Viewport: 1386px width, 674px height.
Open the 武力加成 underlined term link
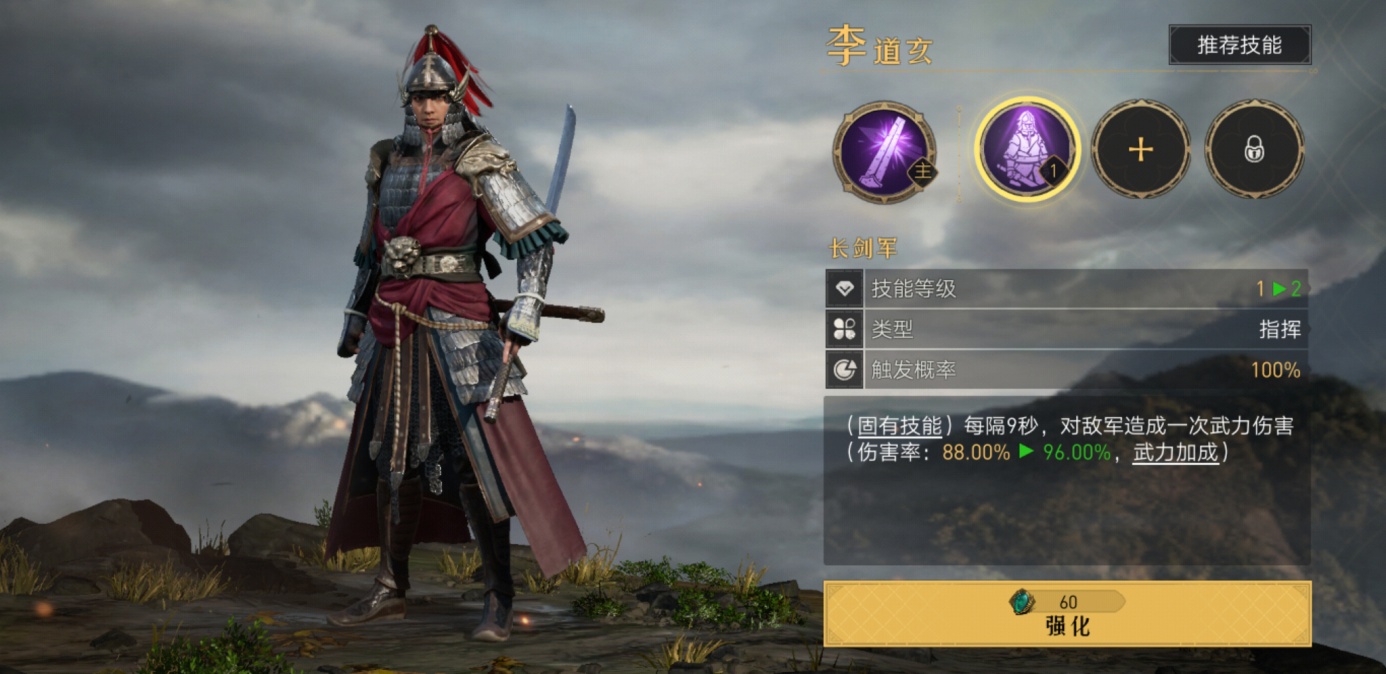(x=1175, y=452)
